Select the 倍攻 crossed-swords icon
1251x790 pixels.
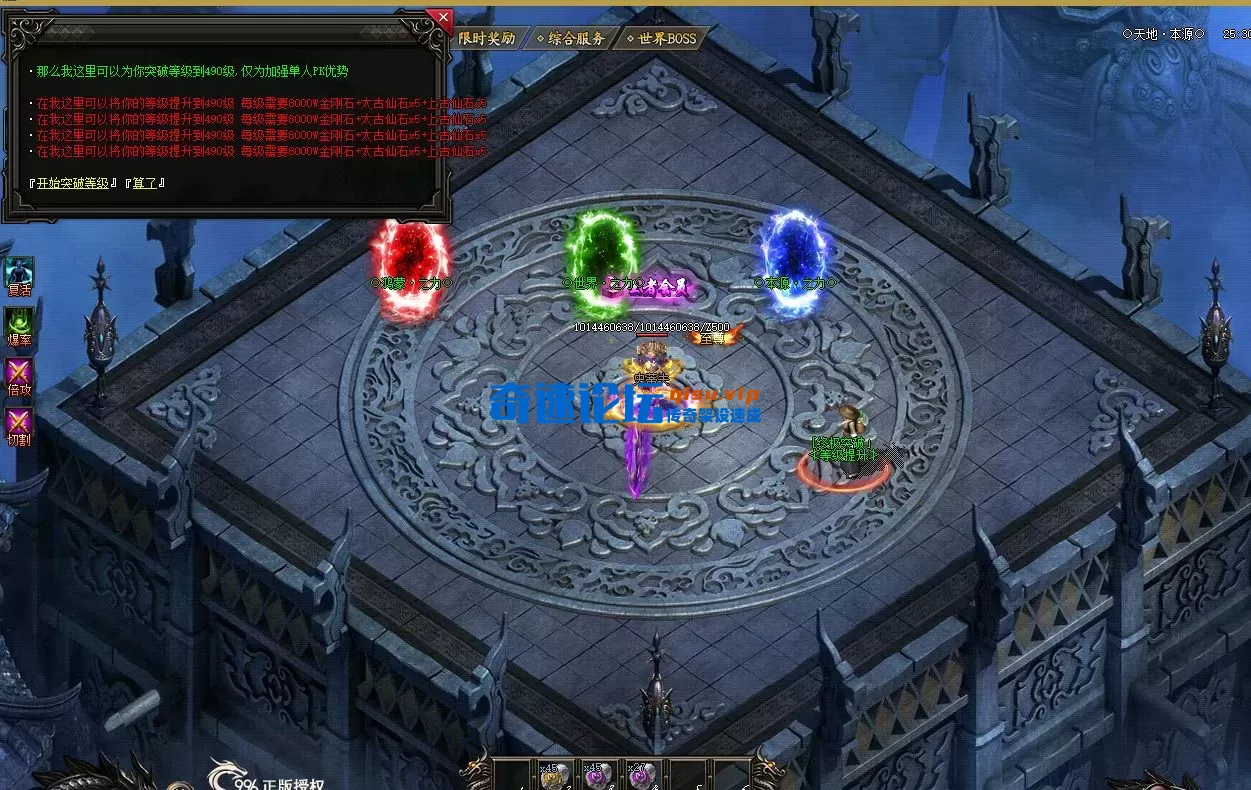pos(19,373)
